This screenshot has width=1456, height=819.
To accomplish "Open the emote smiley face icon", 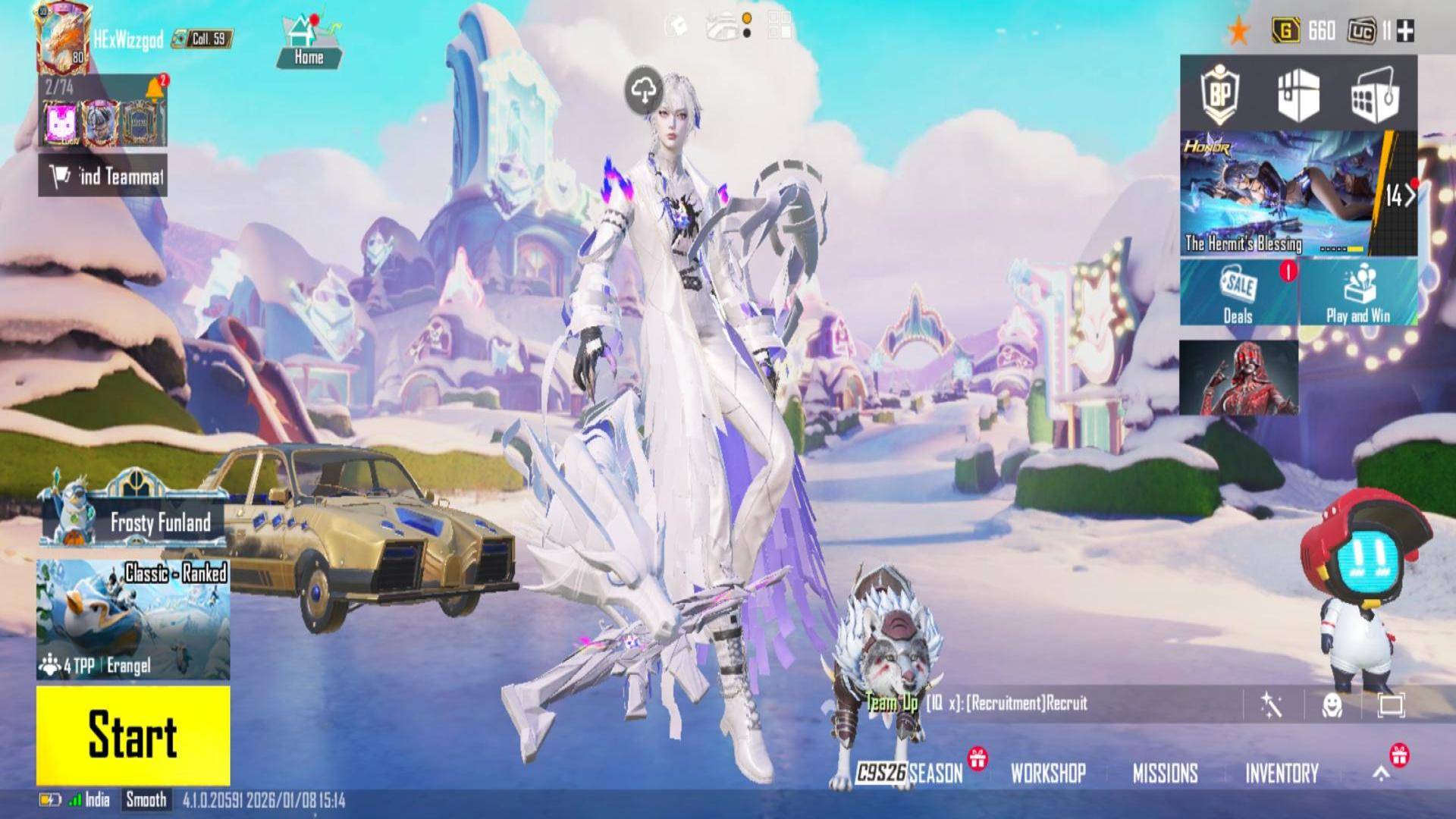I will [x=1332, y=705].
